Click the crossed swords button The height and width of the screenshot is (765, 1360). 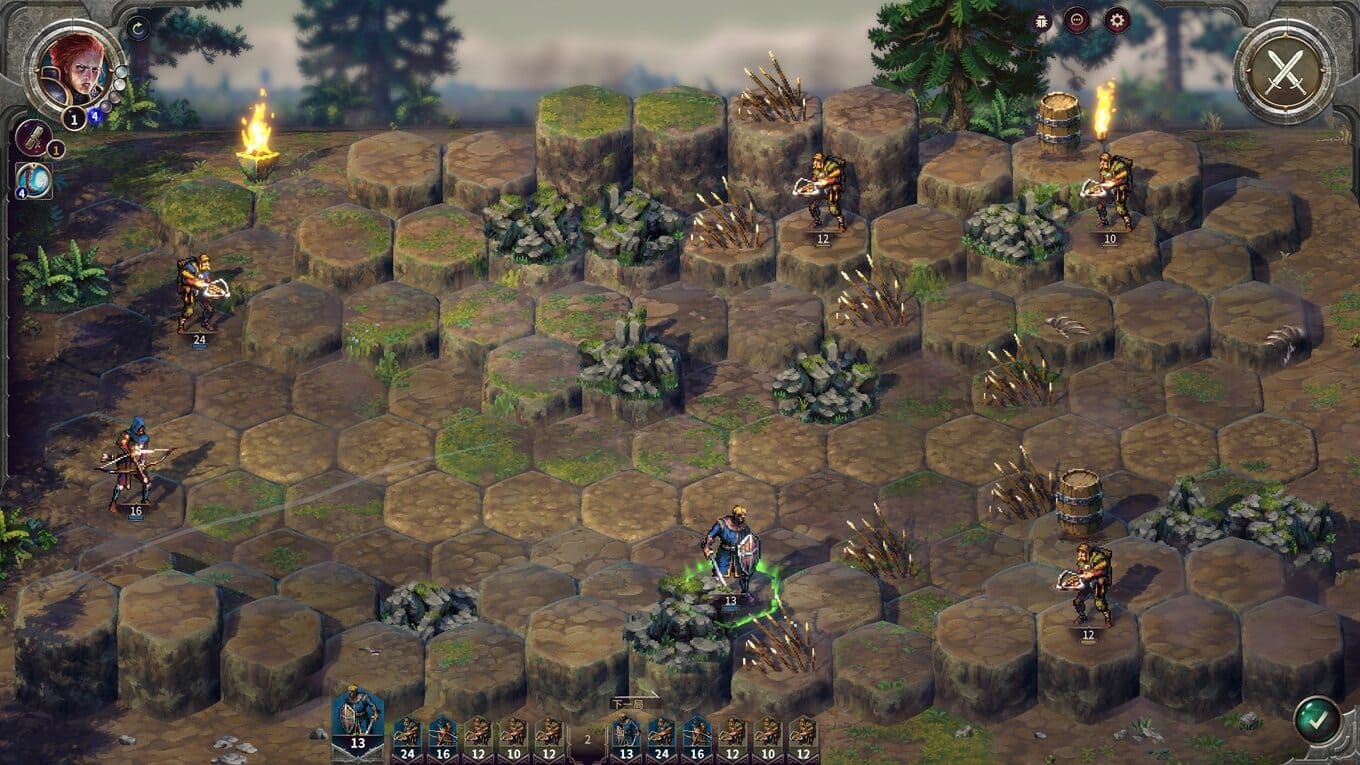point(1284,72)
